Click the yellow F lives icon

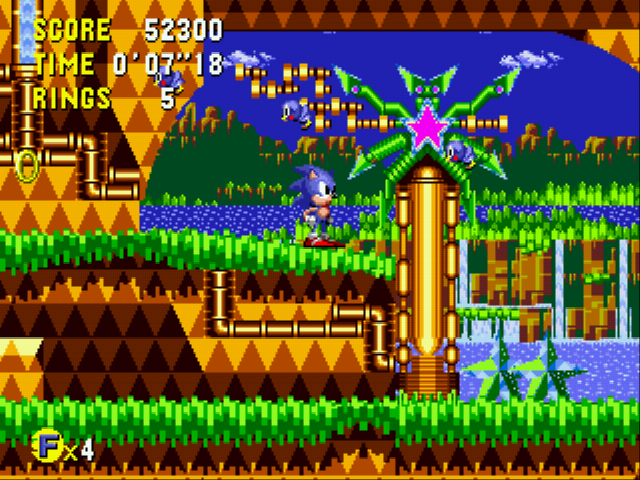(x=47, y=447)
